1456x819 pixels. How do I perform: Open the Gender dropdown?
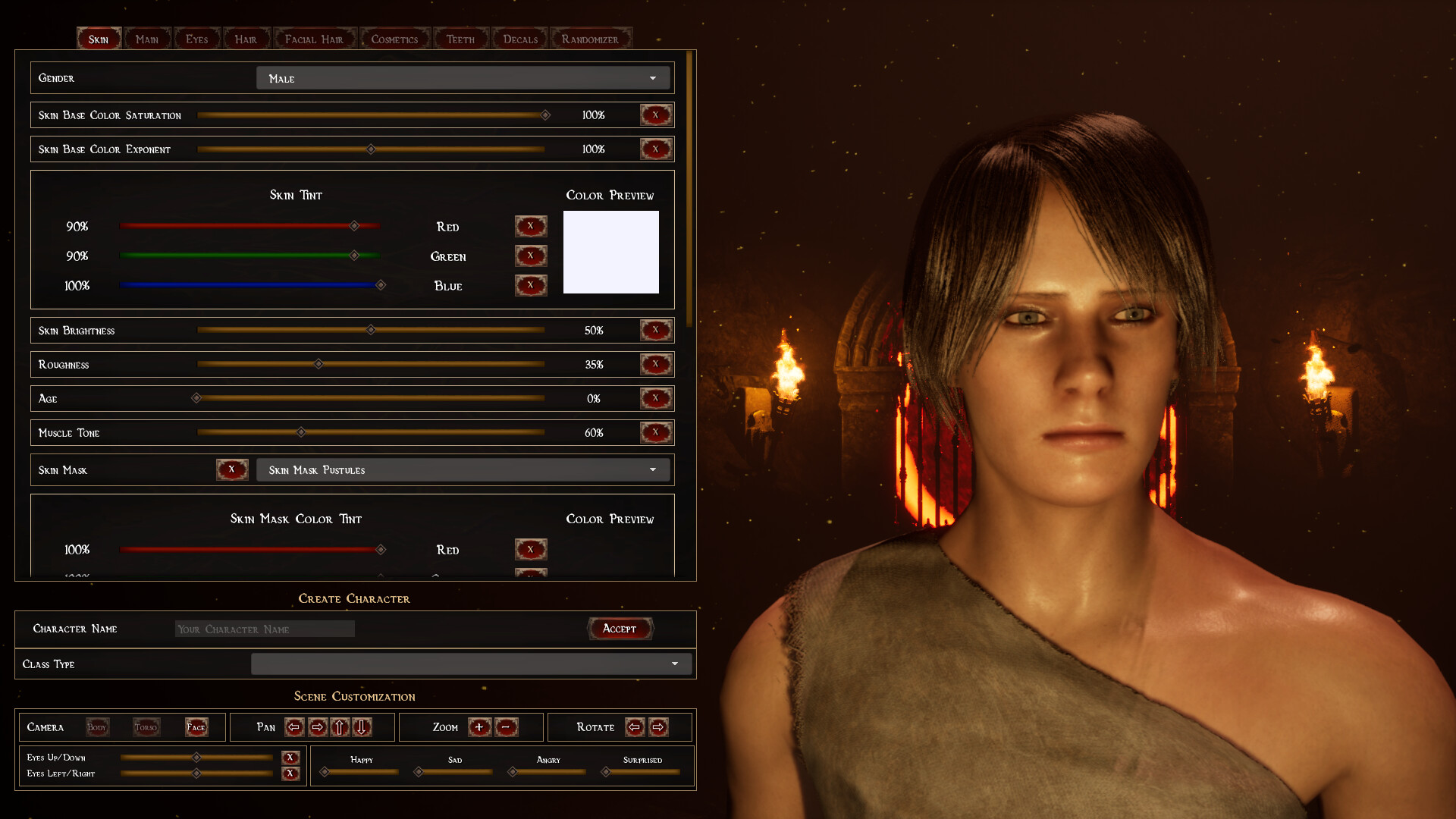[x=463, y=77]
